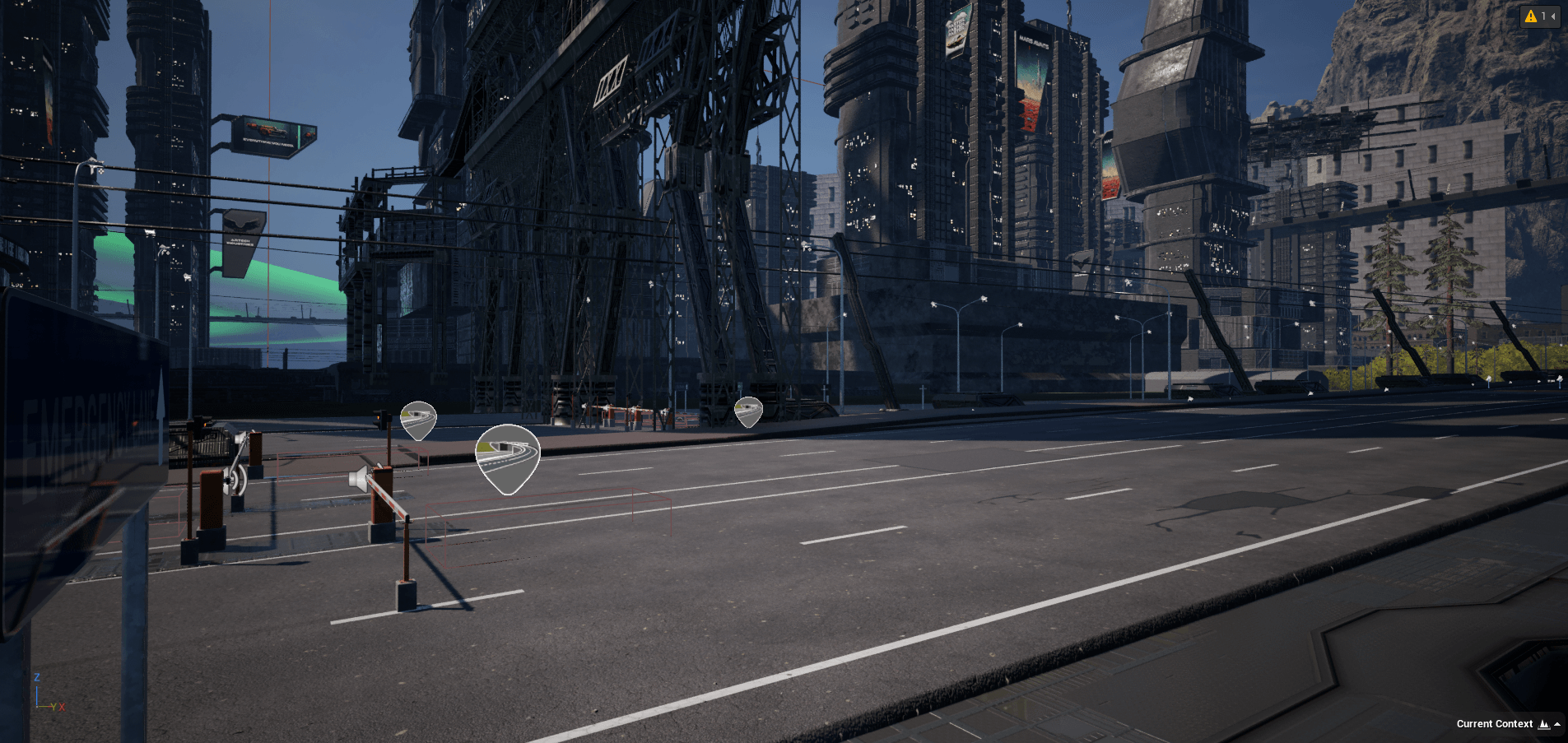Viewport: 1568px width, 743px height.
Task: Select the speaker sound actor icon
Action: point(359,478)
